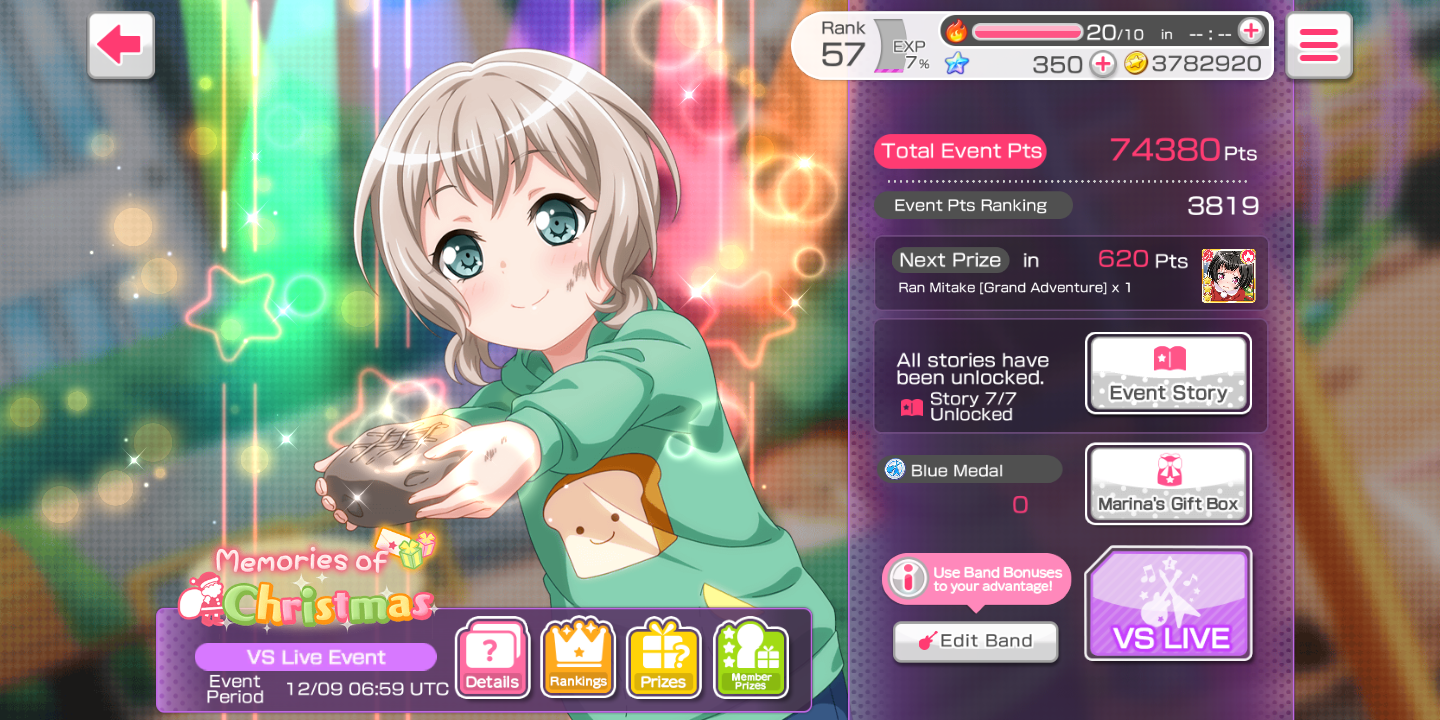This screenshot has width=1440, height=720.
Task: Open the Event Story
Action: [1168, 373]
